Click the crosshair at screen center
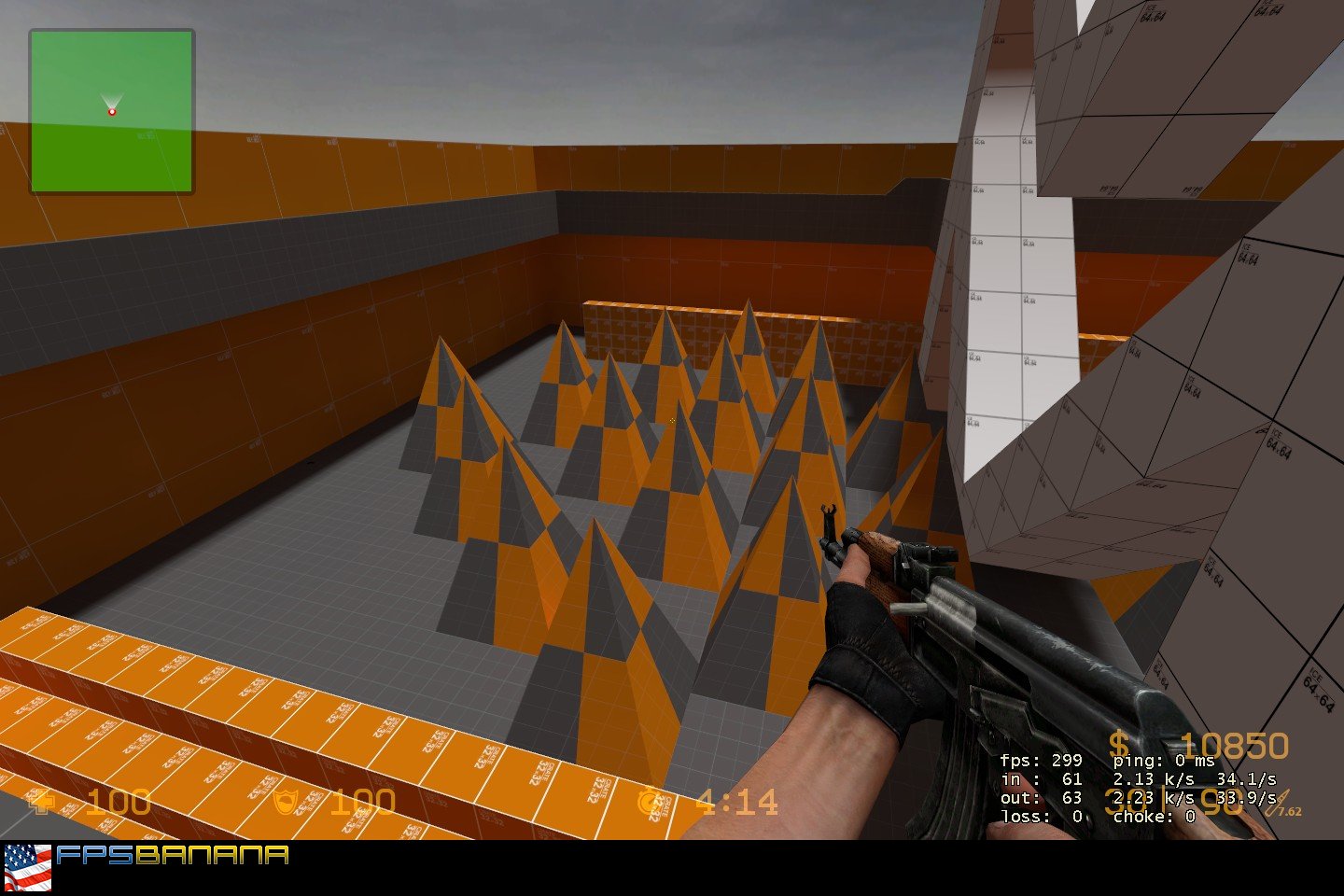The height and width of the screenshot is (896, 1344). tap(672, 421)
